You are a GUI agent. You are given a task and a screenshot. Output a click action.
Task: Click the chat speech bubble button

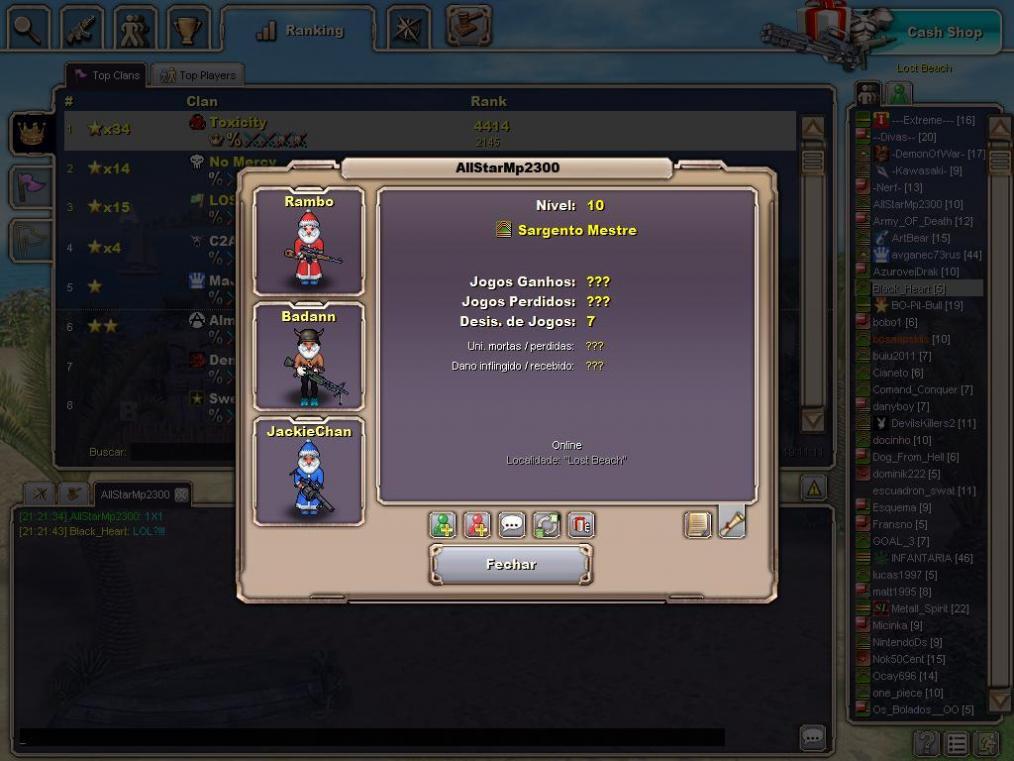point(813,738)
